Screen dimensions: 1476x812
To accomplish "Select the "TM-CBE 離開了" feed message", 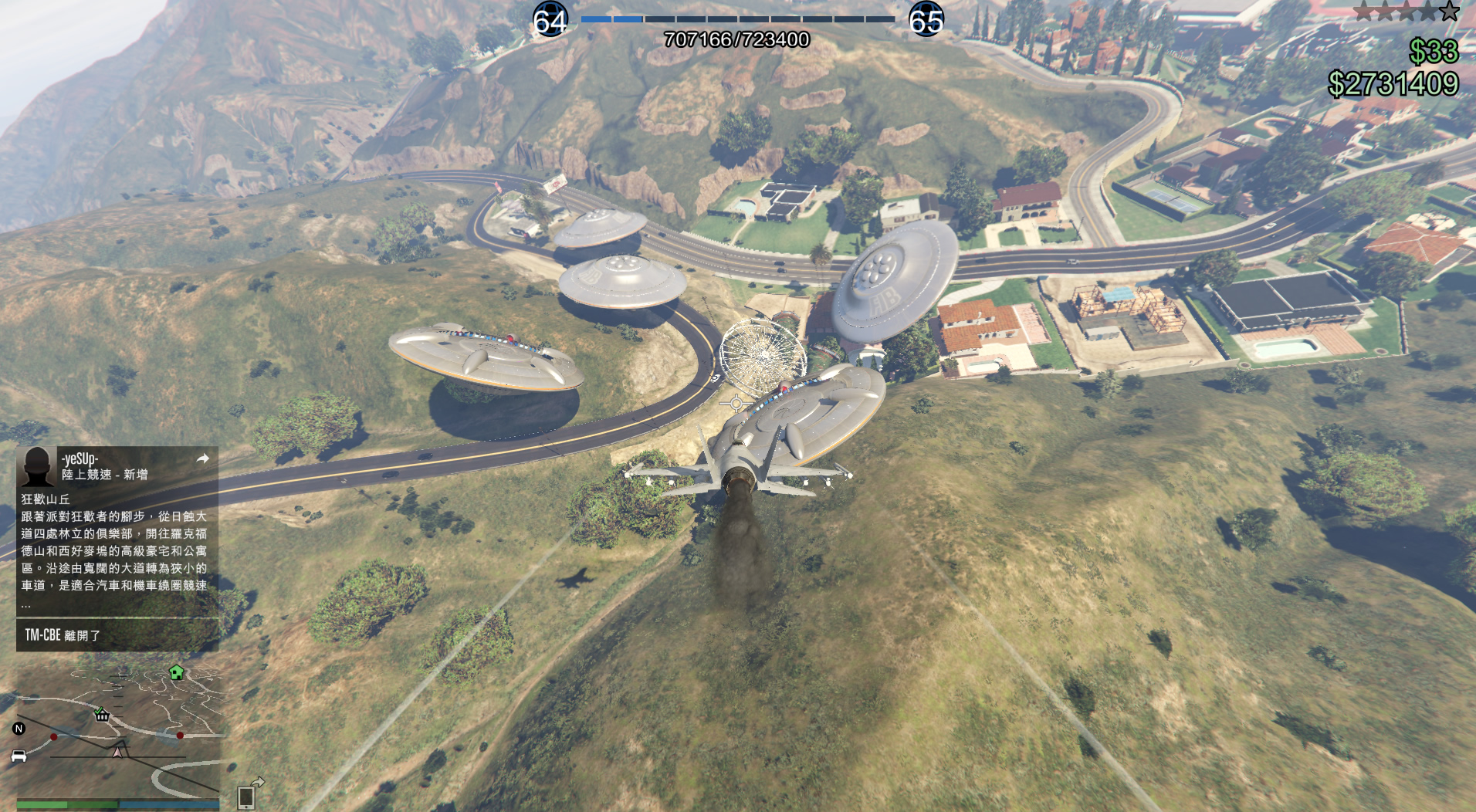I will pyautogui.click(x=116, y=635).
